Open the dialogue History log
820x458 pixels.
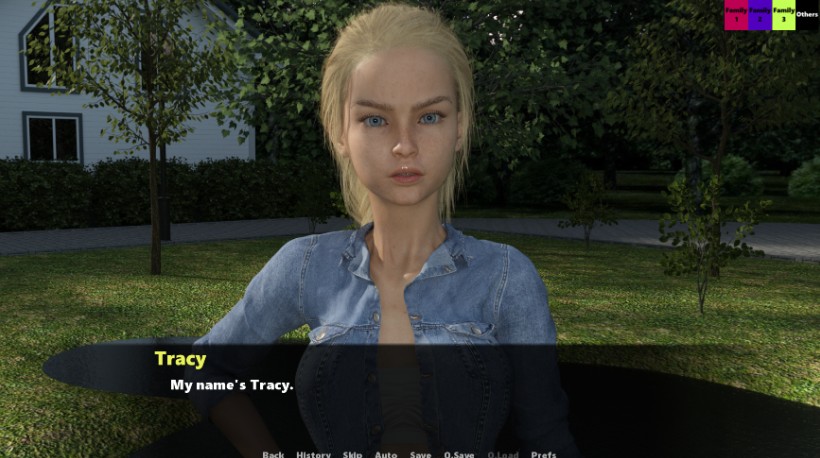[x=313, y=454]
